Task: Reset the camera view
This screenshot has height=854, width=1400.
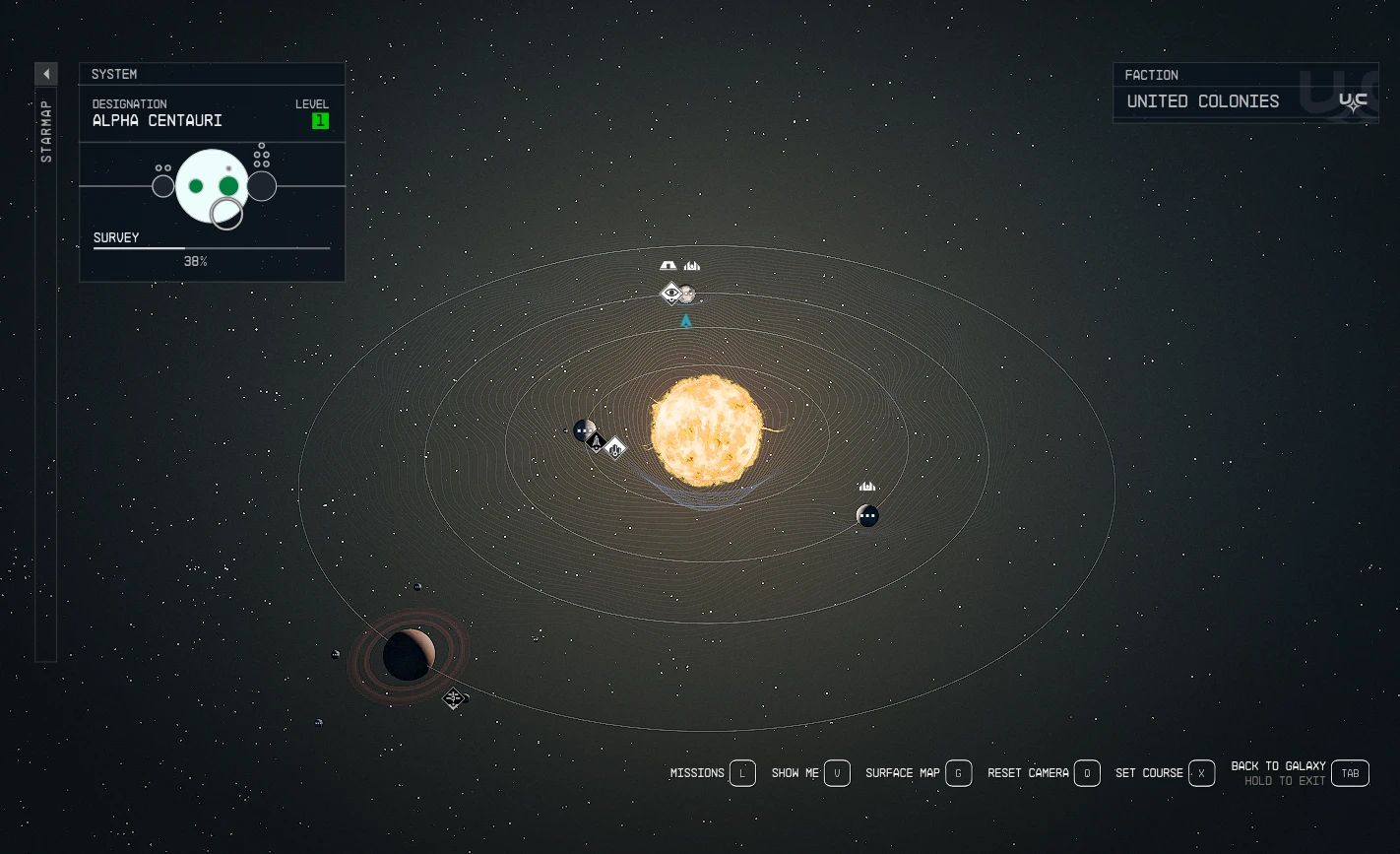Action: 1087,773
